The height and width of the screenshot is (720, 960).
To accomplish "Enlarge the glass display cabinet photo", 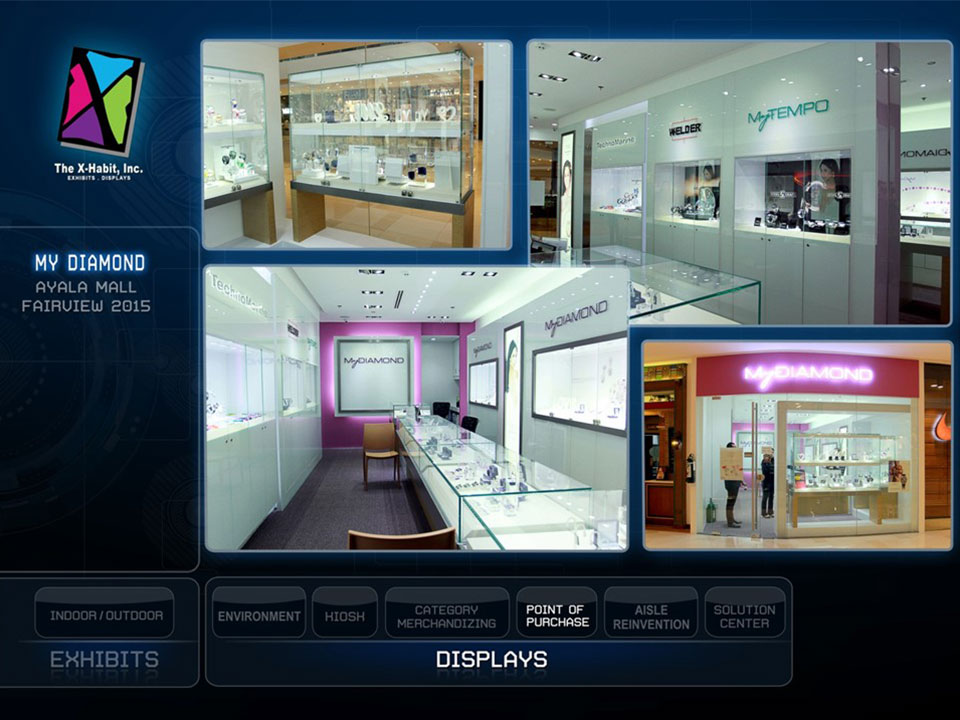I will [356, 144].
